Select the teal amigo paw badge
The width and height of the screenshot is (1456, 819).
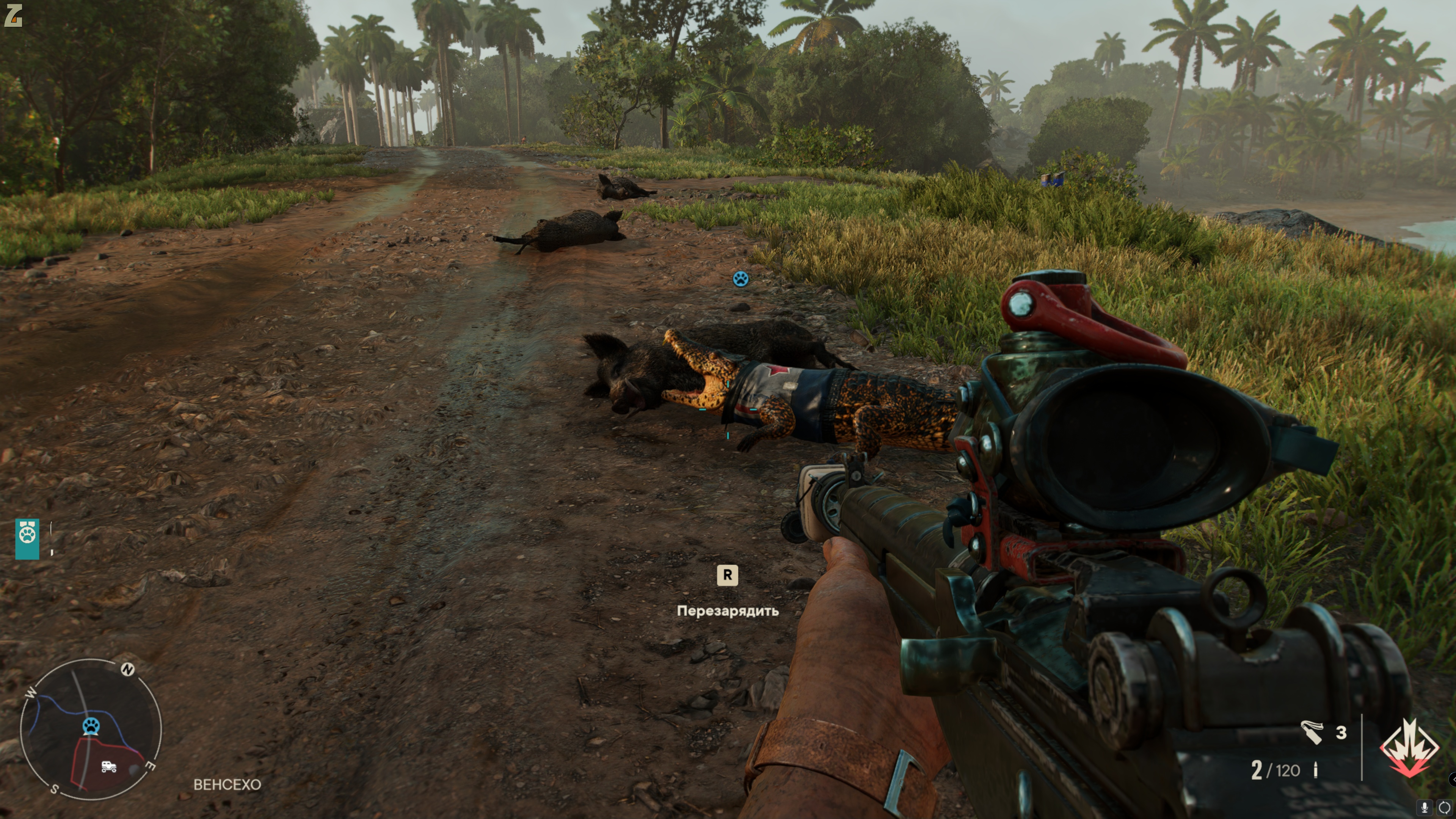27,539
